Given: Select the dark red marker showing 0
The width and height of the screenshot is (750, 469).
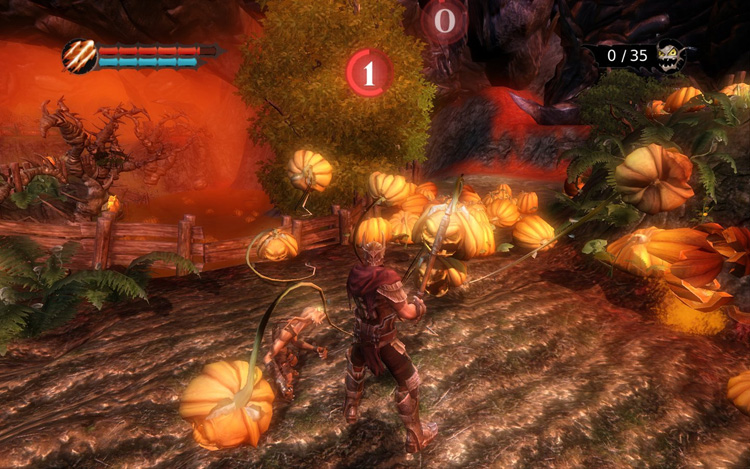Looking at the screenshot, I should [x=444, y=20].
